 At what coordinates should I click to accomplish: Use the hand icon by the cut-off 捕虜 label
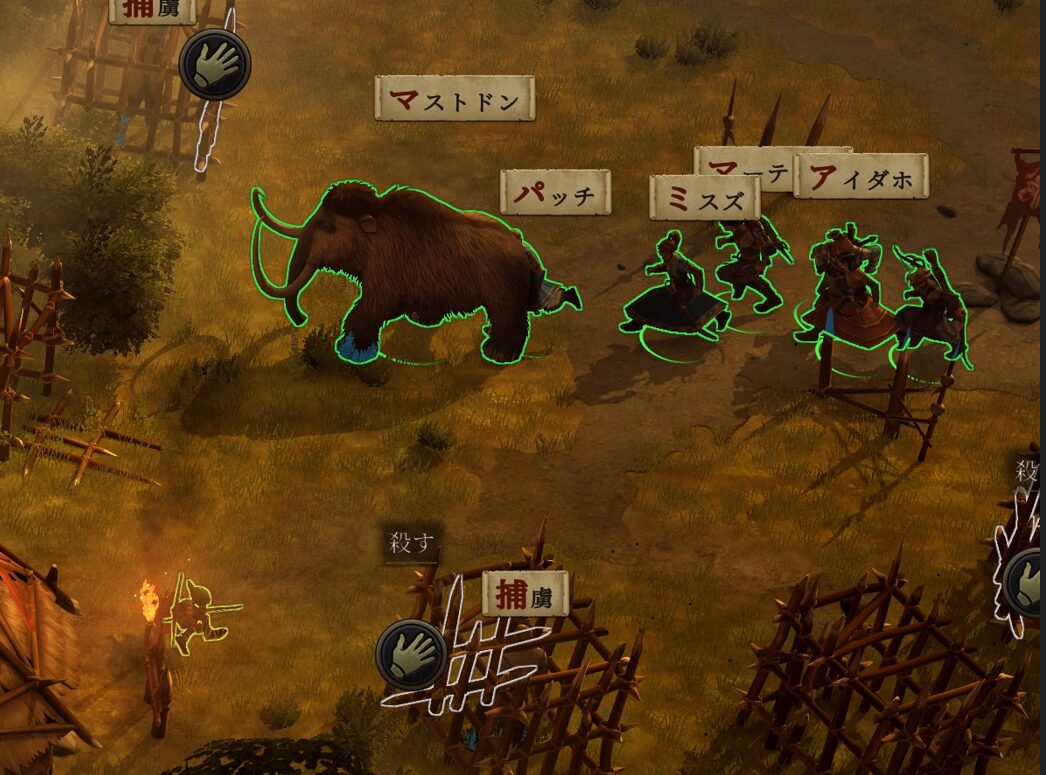point(215,64)
